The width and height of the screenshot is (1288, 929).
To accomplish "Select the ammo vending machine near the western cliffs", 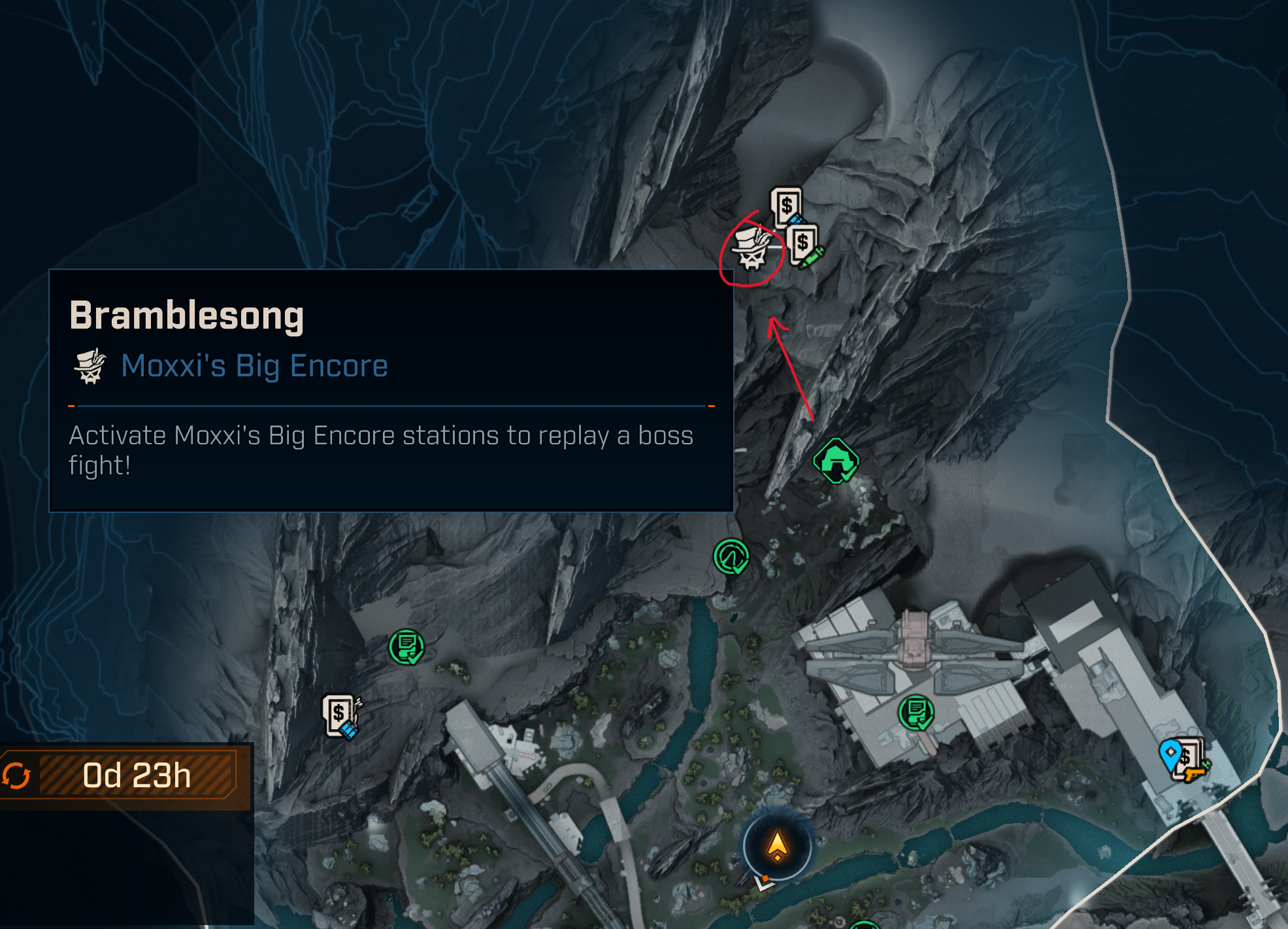I will [x=340, y=715].
